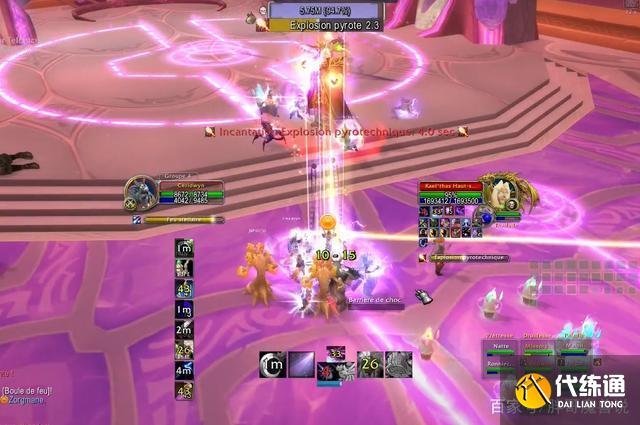Click the Kael'thas target portrait
The image size is (640, 425).
pyautogui.click(x=496, y=190)
